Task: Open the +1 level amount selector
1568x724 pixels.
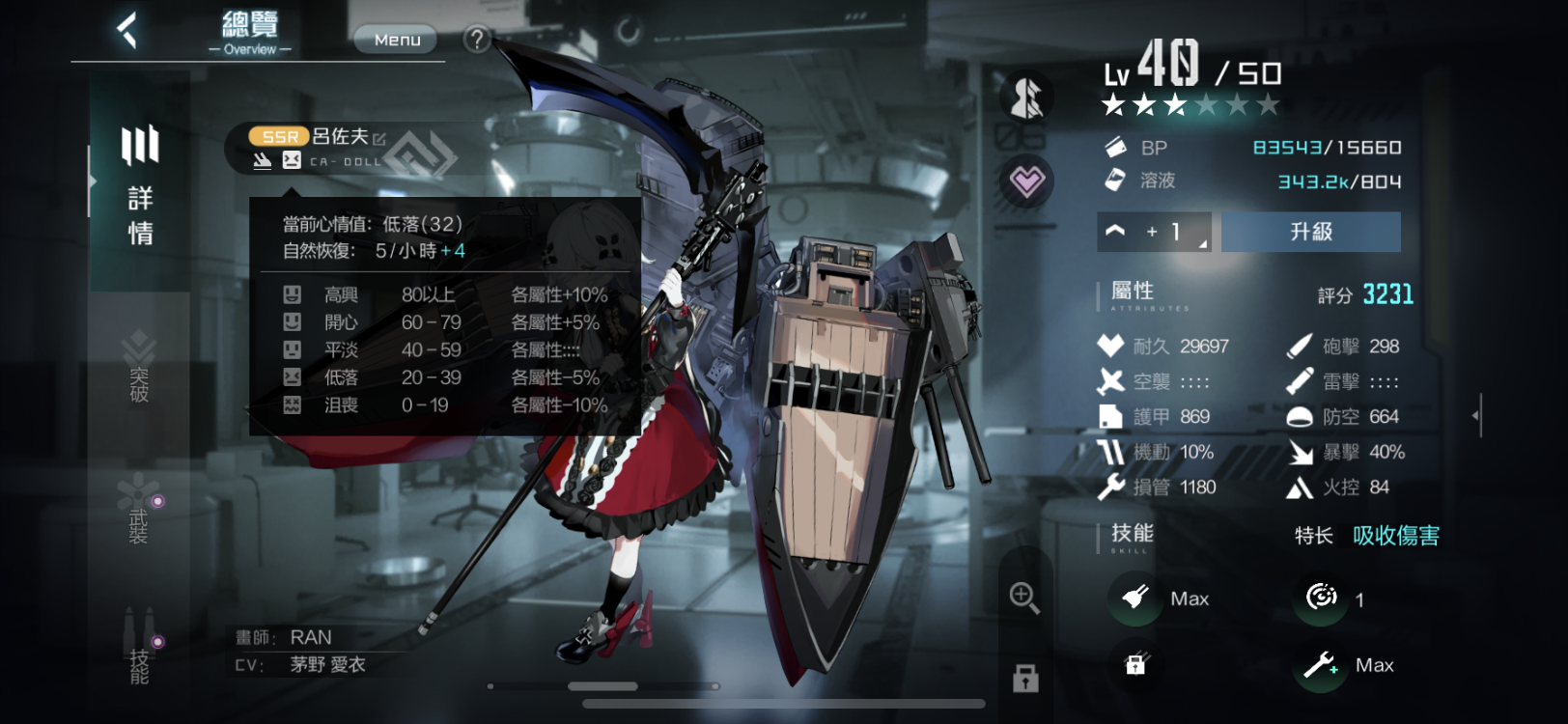Action: (1154, 232)
